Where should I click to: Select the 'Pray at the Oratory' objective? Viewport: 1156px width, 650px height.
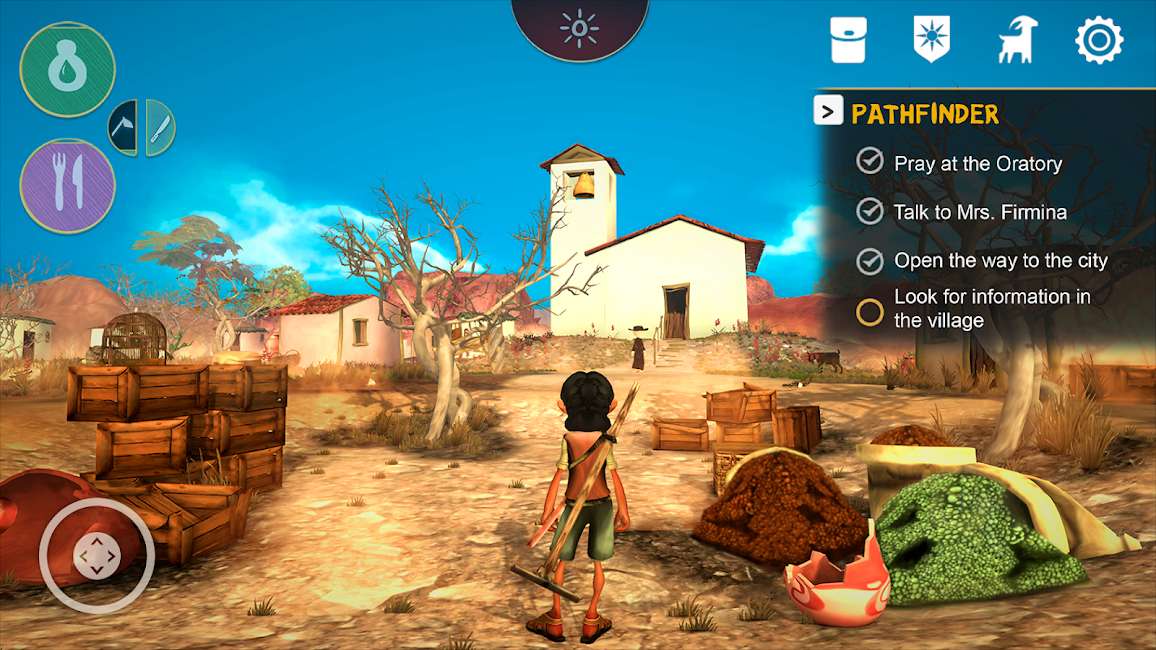pyautogui.click(x=977, y=164)
